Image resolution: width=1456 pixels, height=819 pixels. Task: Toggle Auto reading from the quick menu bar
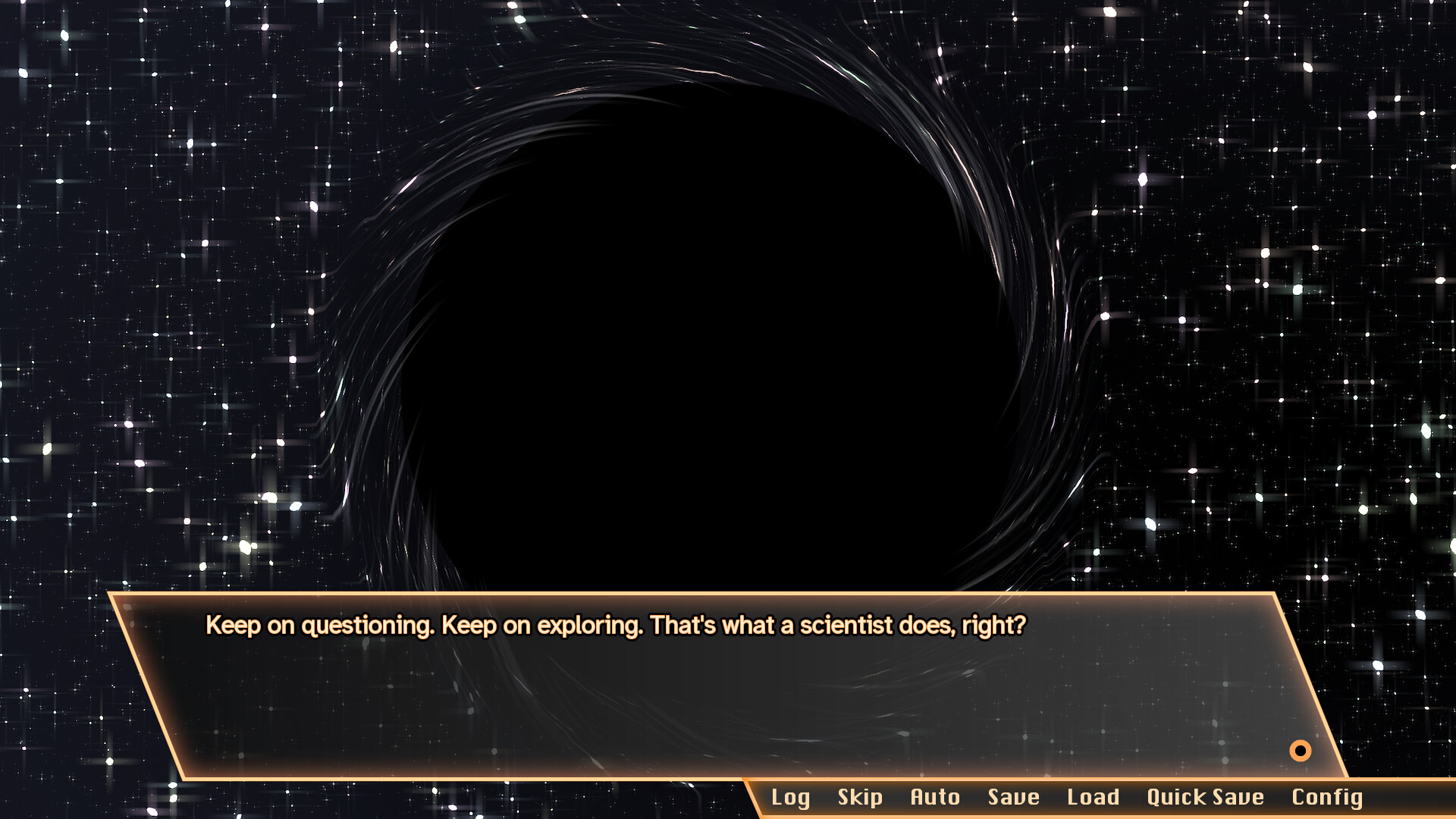[x=935, y=797]
